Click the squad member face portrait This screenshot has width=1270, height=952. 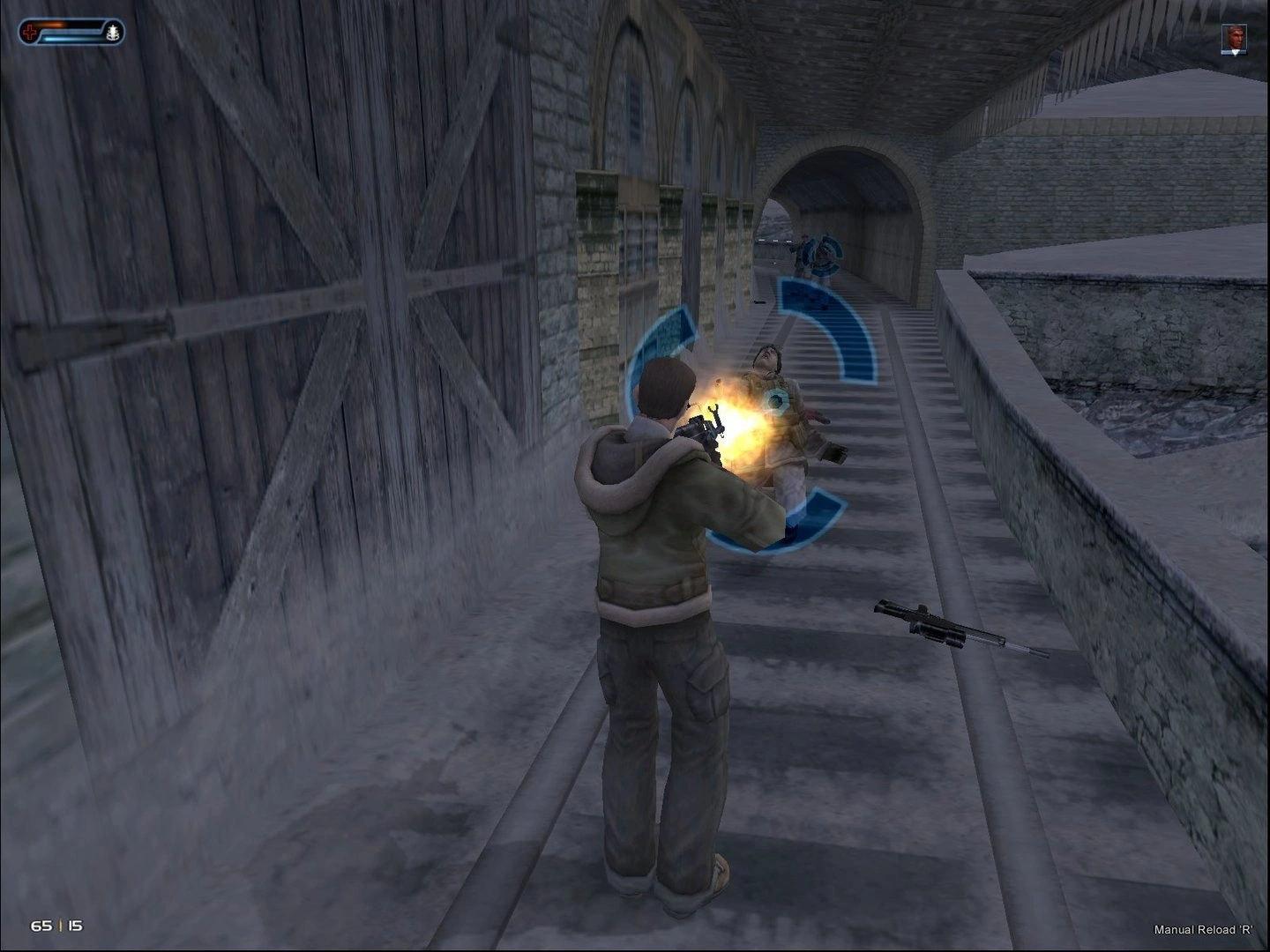pyautogui.click(x=1234, y=38)
